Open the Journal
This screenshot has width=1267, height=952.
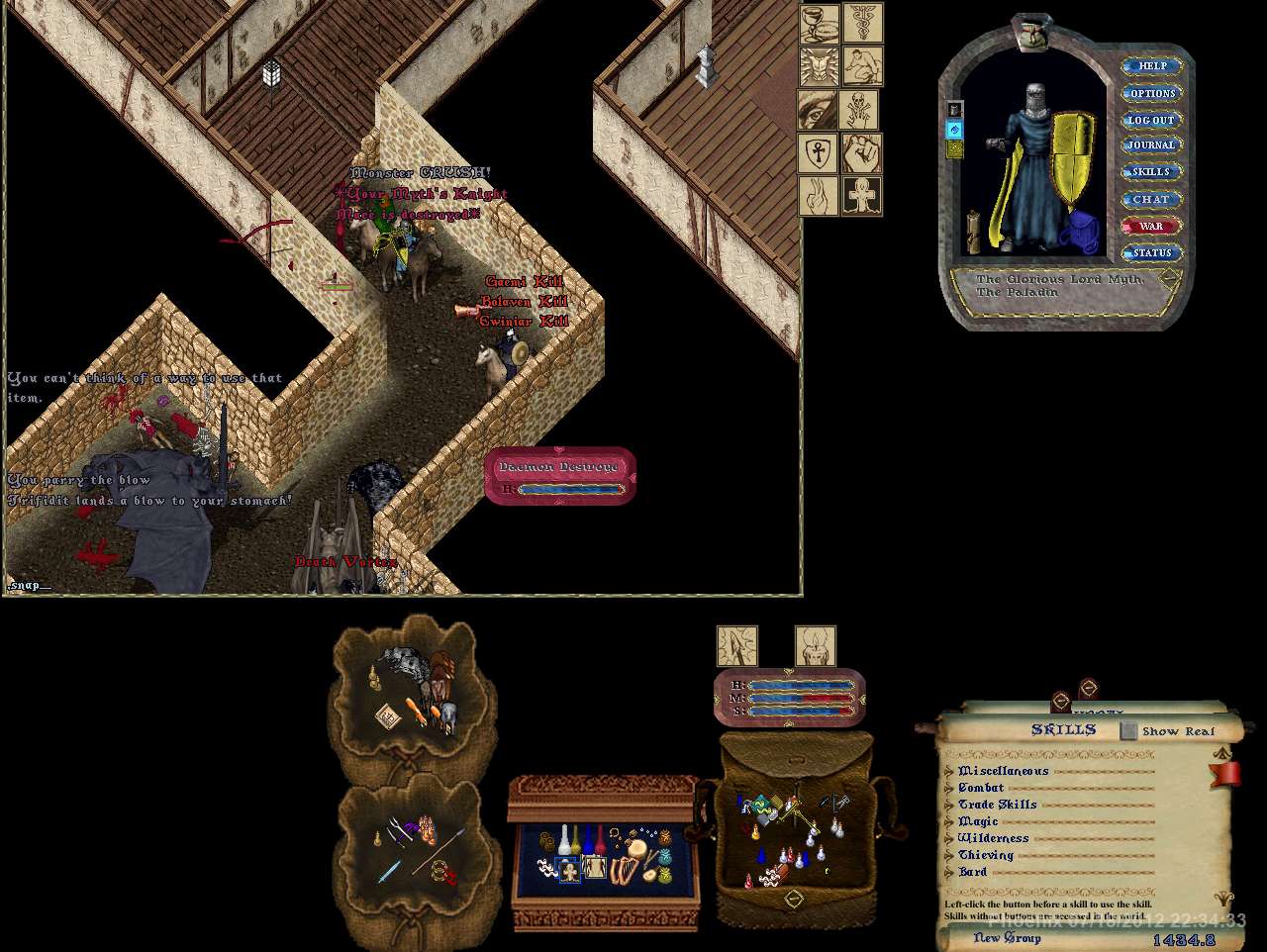[x=1151, y=145]
